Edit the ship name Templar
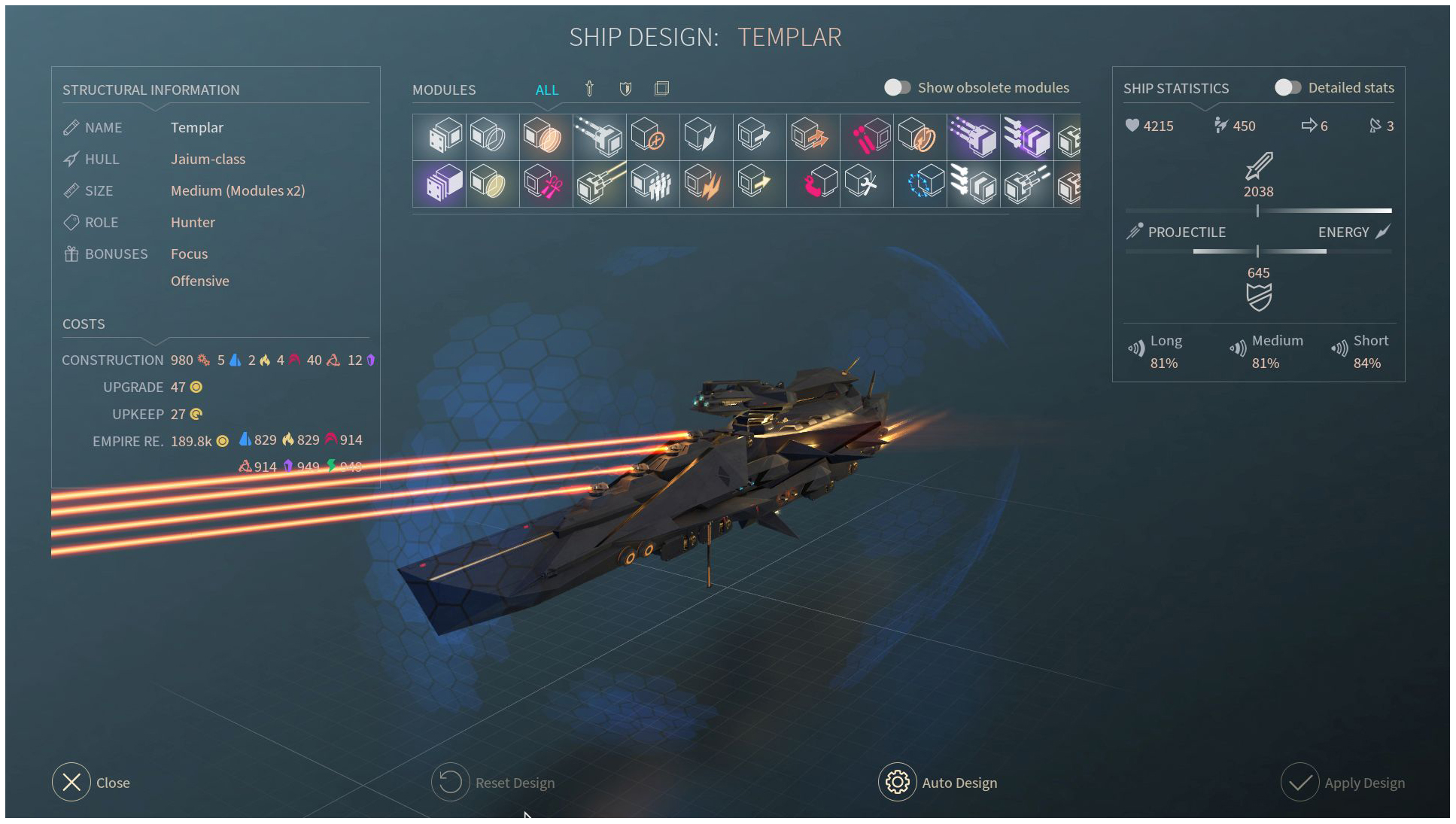Viewport: 1456px width, 824px height. 196,128
